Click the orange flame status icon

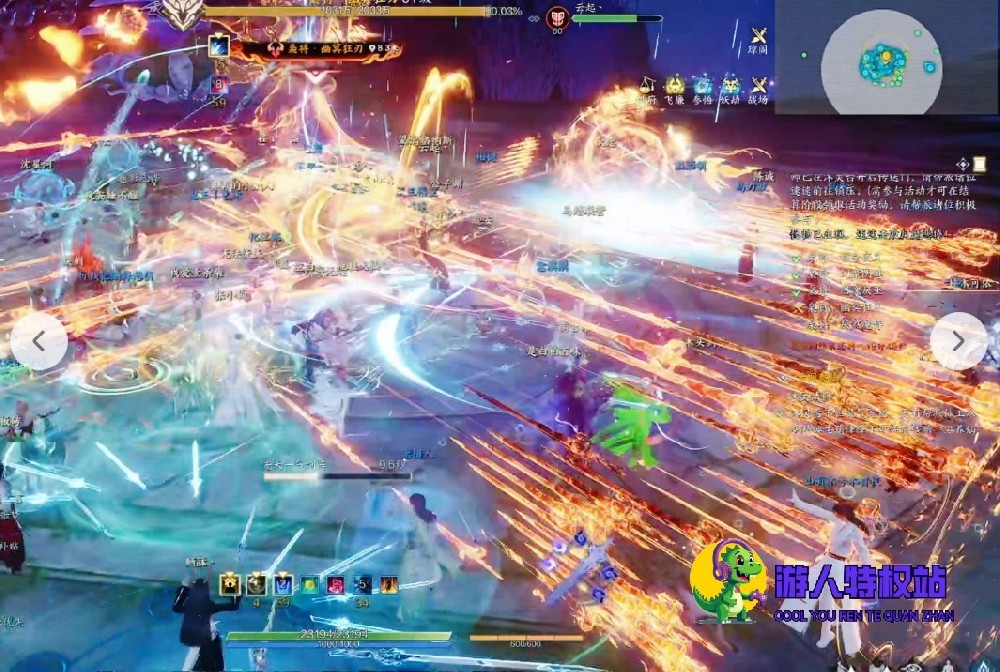coord(387,583)
